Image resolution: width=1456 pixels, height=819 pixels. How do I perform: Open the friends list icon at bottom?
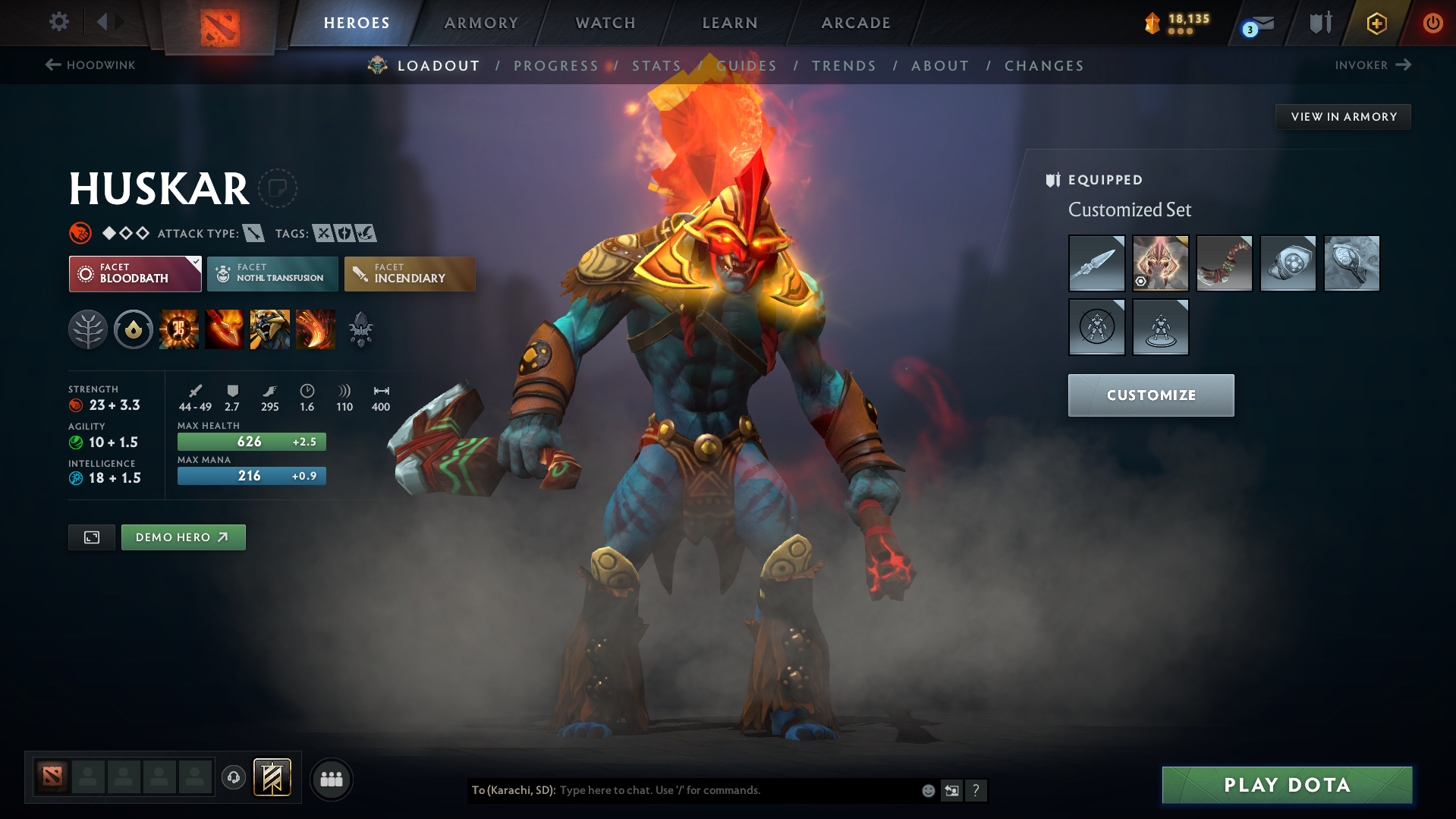(331, 779)
